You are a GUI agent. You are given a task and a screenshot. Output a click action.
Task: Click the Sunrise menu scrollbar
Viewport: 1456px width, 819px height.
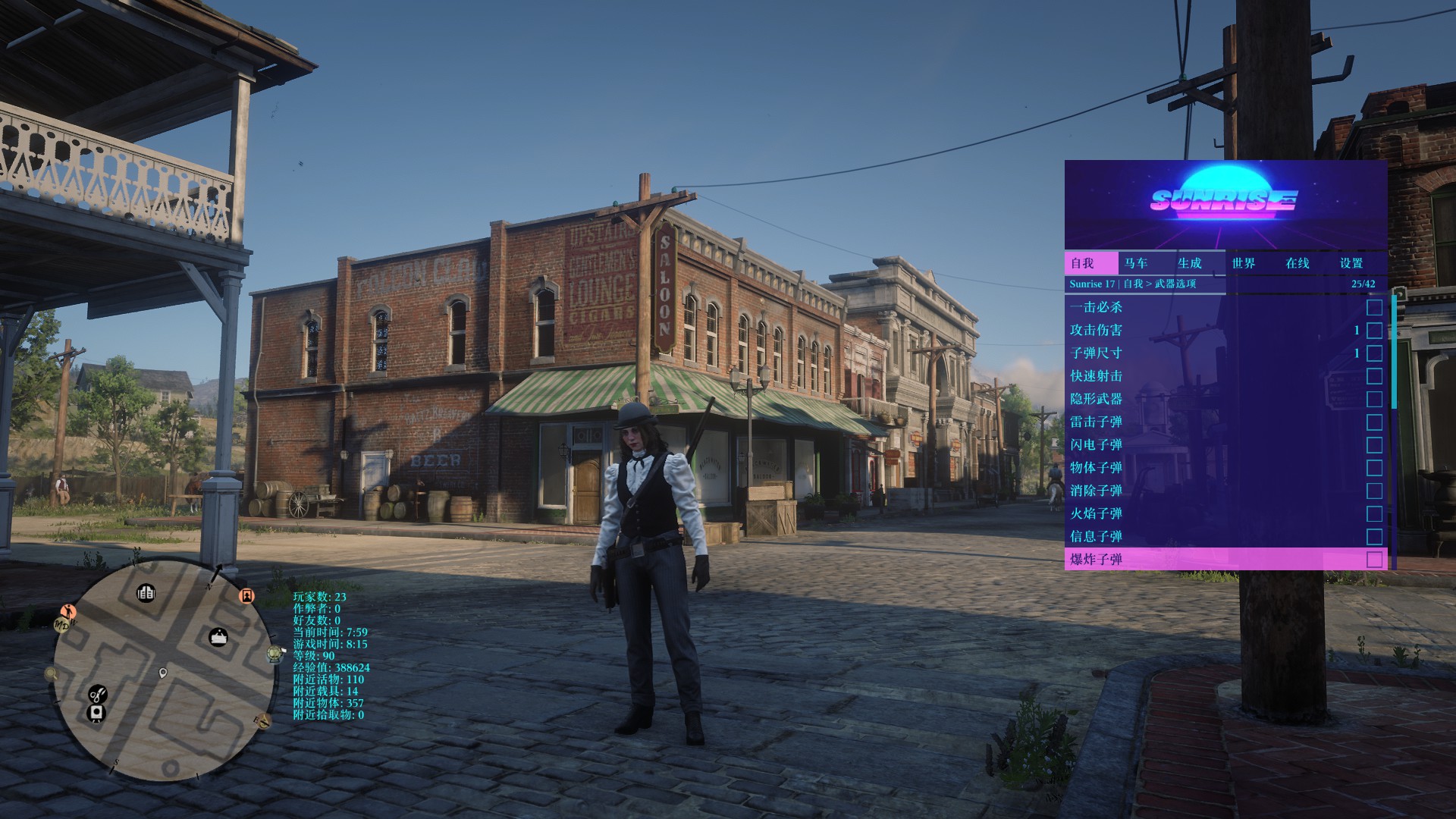[x=1394, y=350]
